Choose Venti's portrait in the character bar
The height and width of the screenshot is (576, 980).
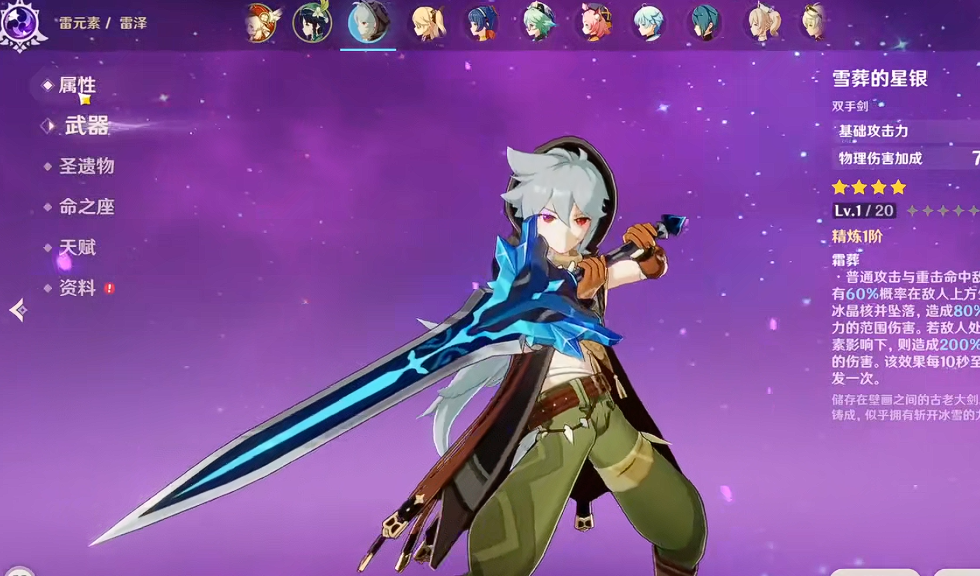312,23
